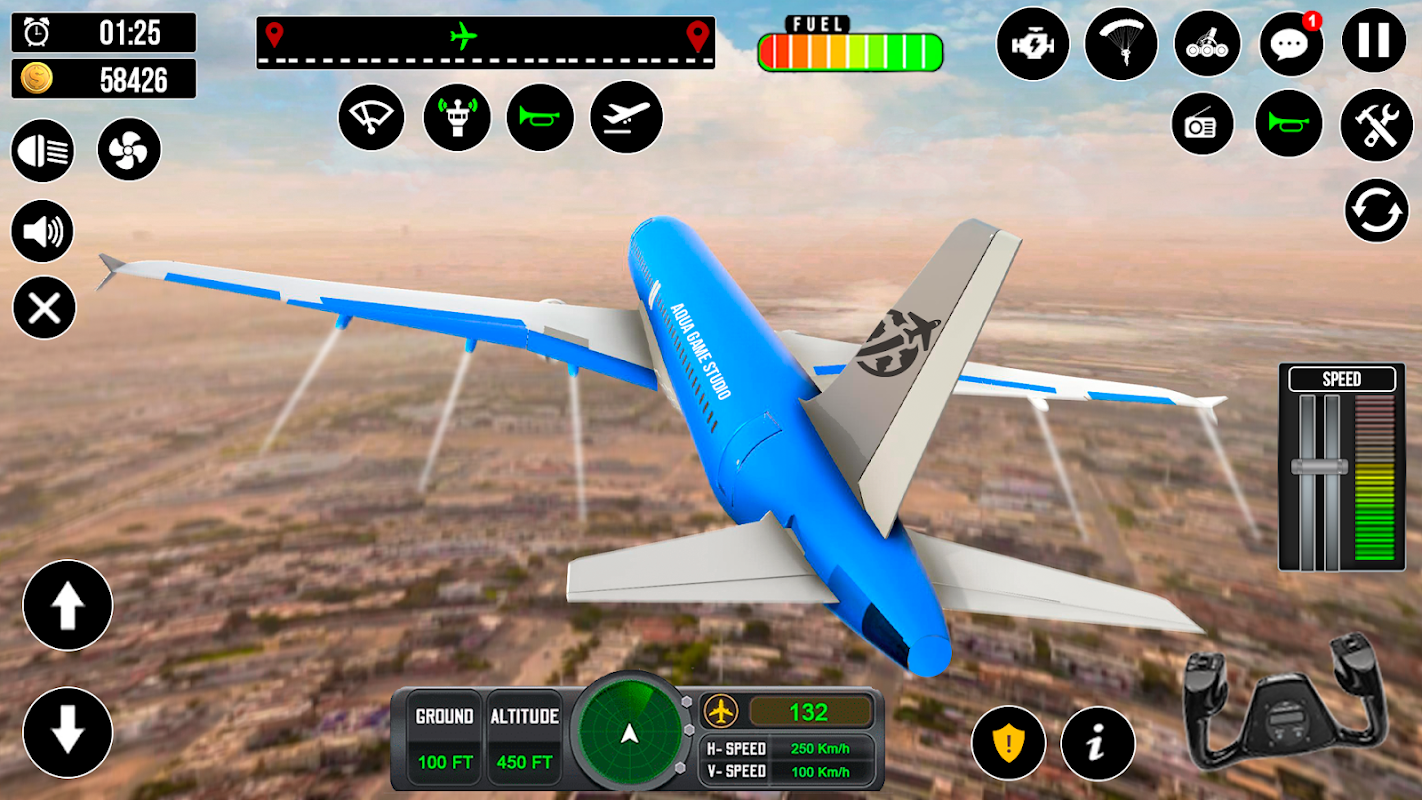Close the side panel with X button
Image resolution: width=1422 pixels, height=800 pixels.
coord(44,308)
